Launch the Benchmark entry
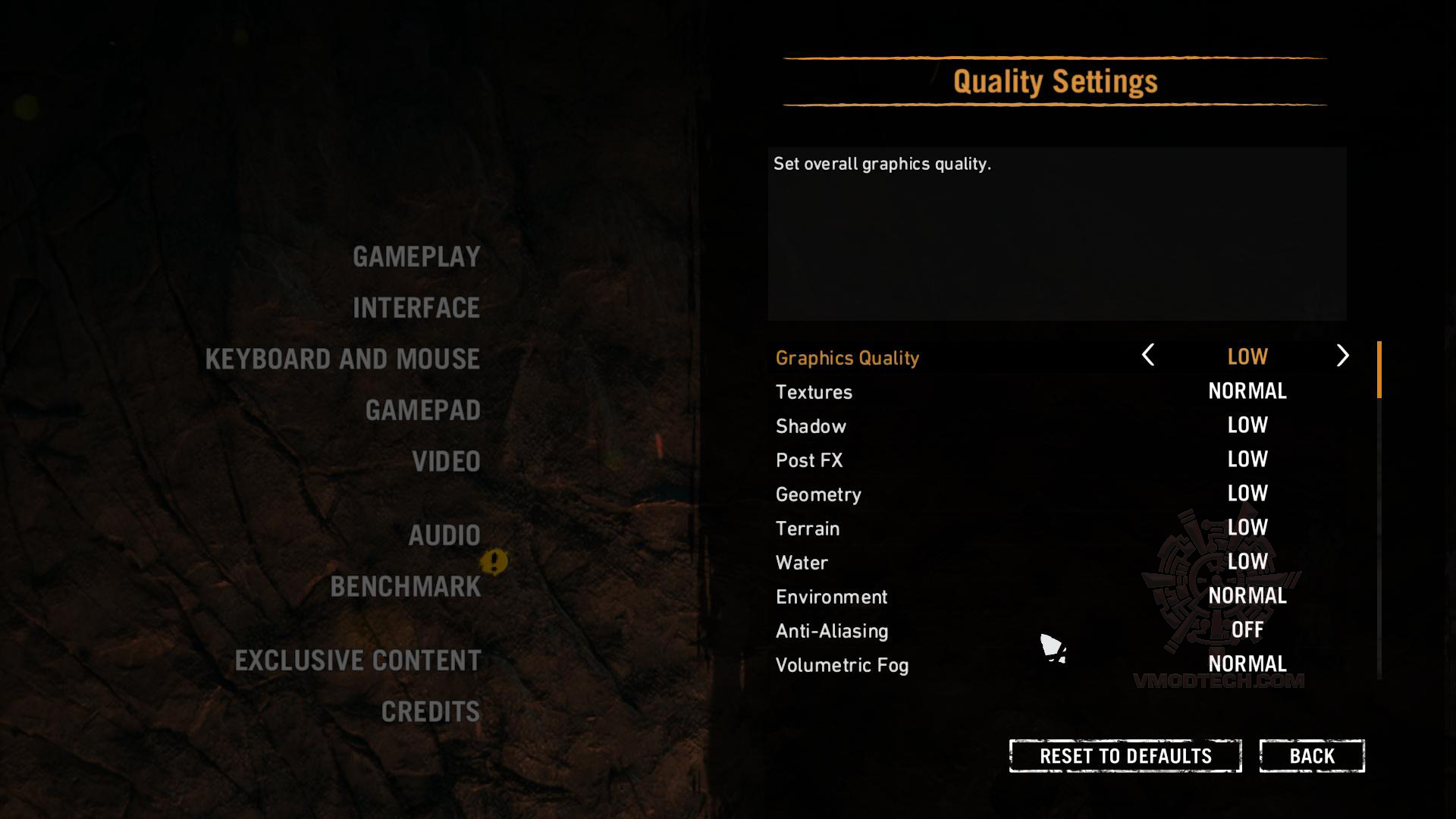This screenshot has height=819, width=1456. (x=406, y=587)
